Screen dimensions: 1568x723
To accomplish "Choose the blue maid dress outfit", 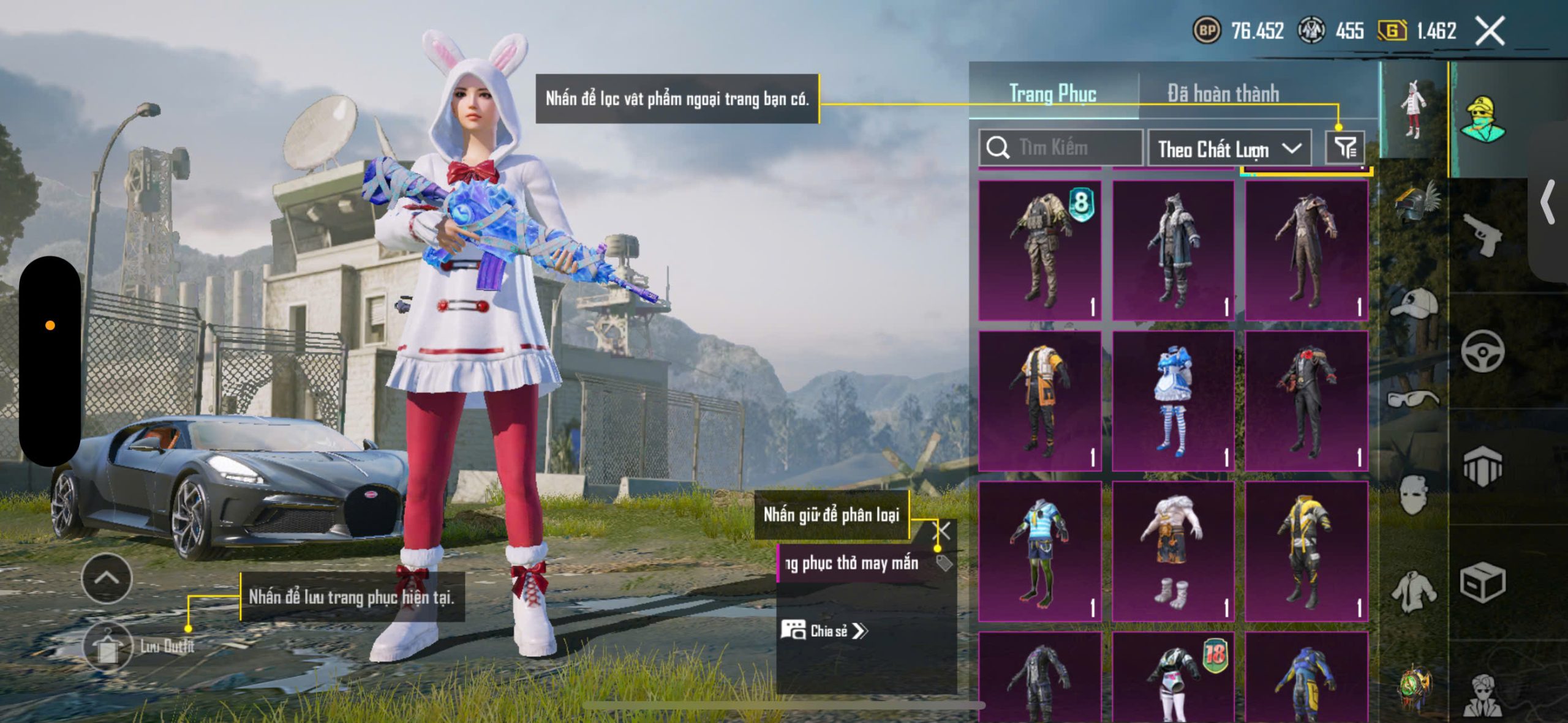I will pyautogui.click(x=1173, y=401).
